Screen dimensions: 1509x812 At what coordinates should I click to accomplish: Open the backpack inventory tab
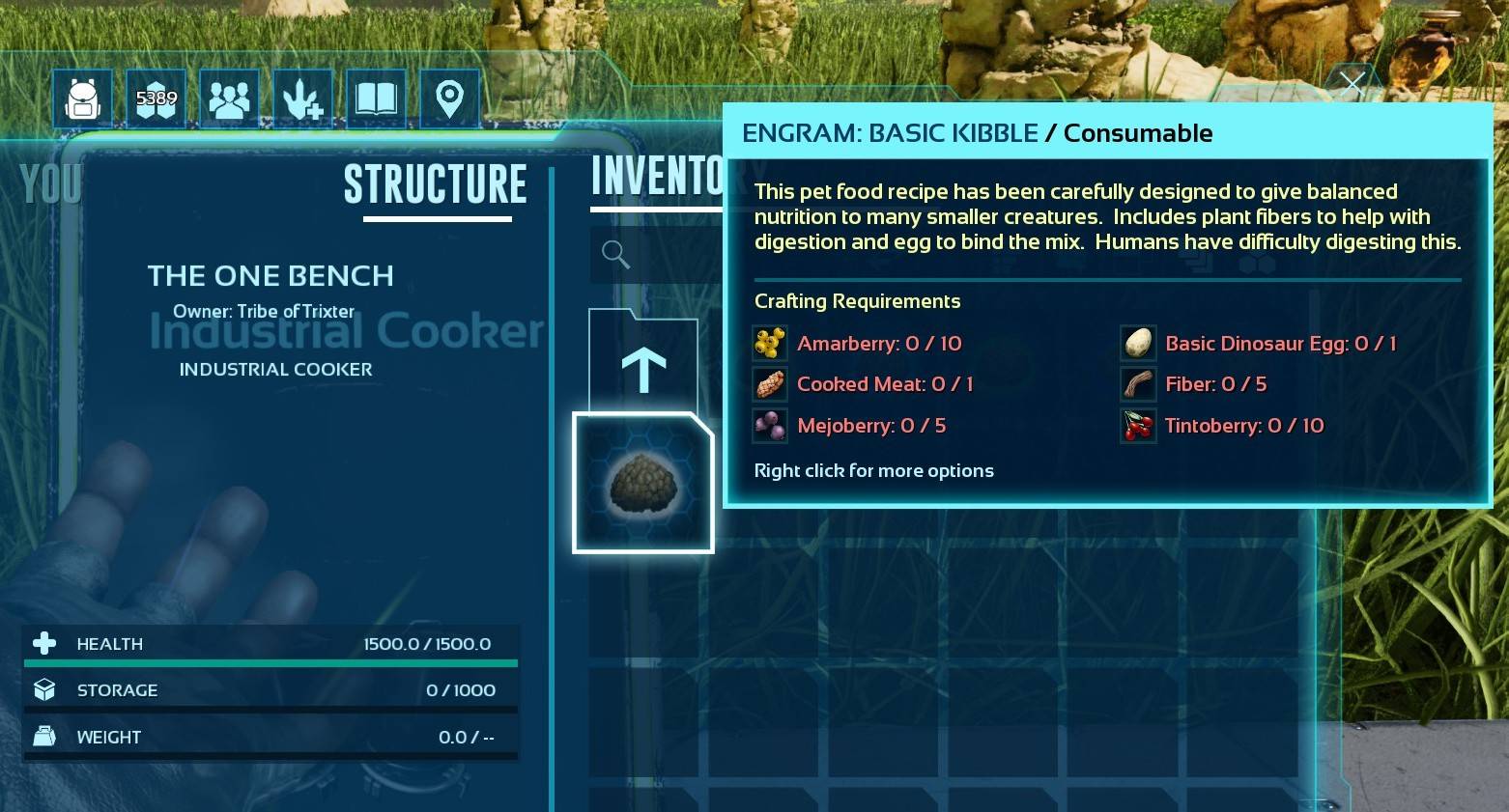click(x=83, y=98)
